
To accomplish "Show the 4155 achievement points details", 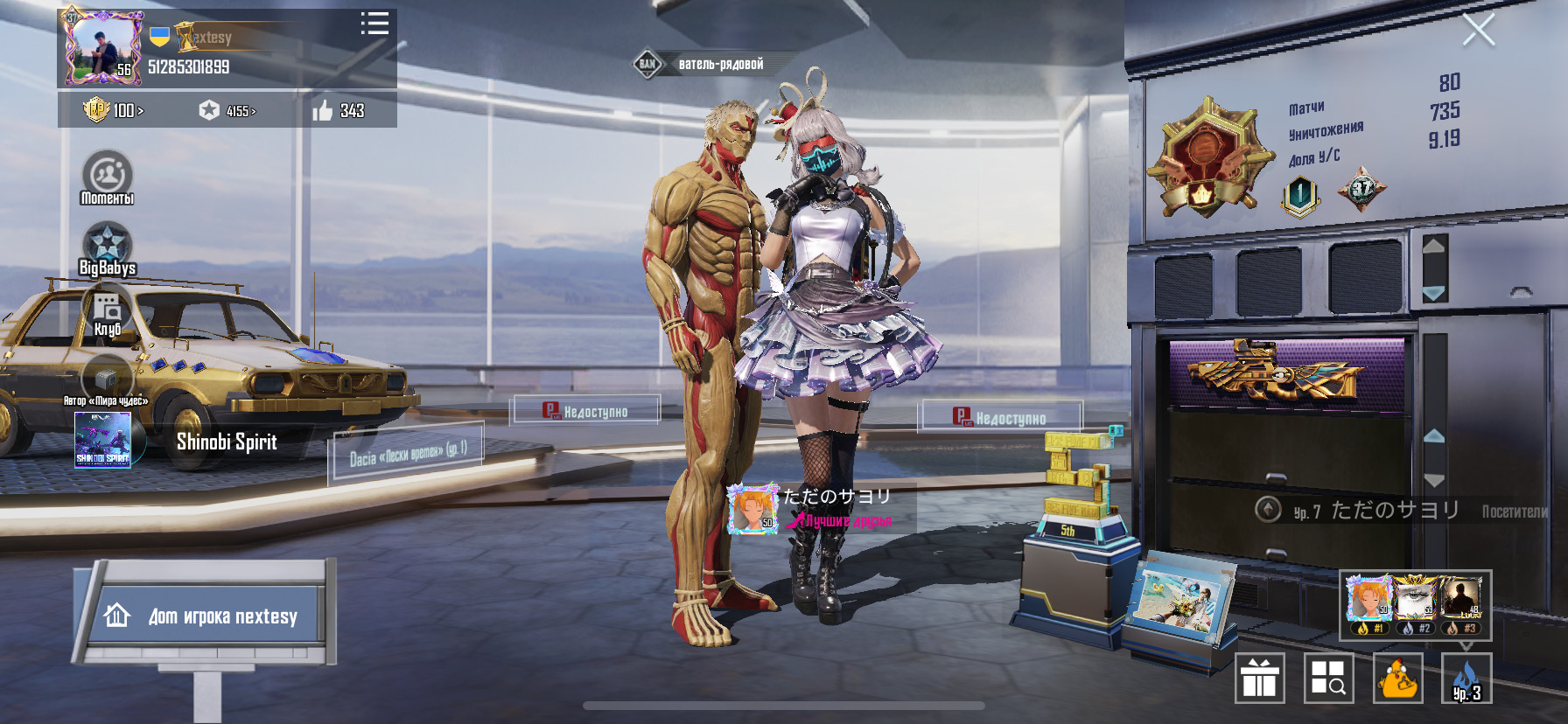I will (227, 111).
